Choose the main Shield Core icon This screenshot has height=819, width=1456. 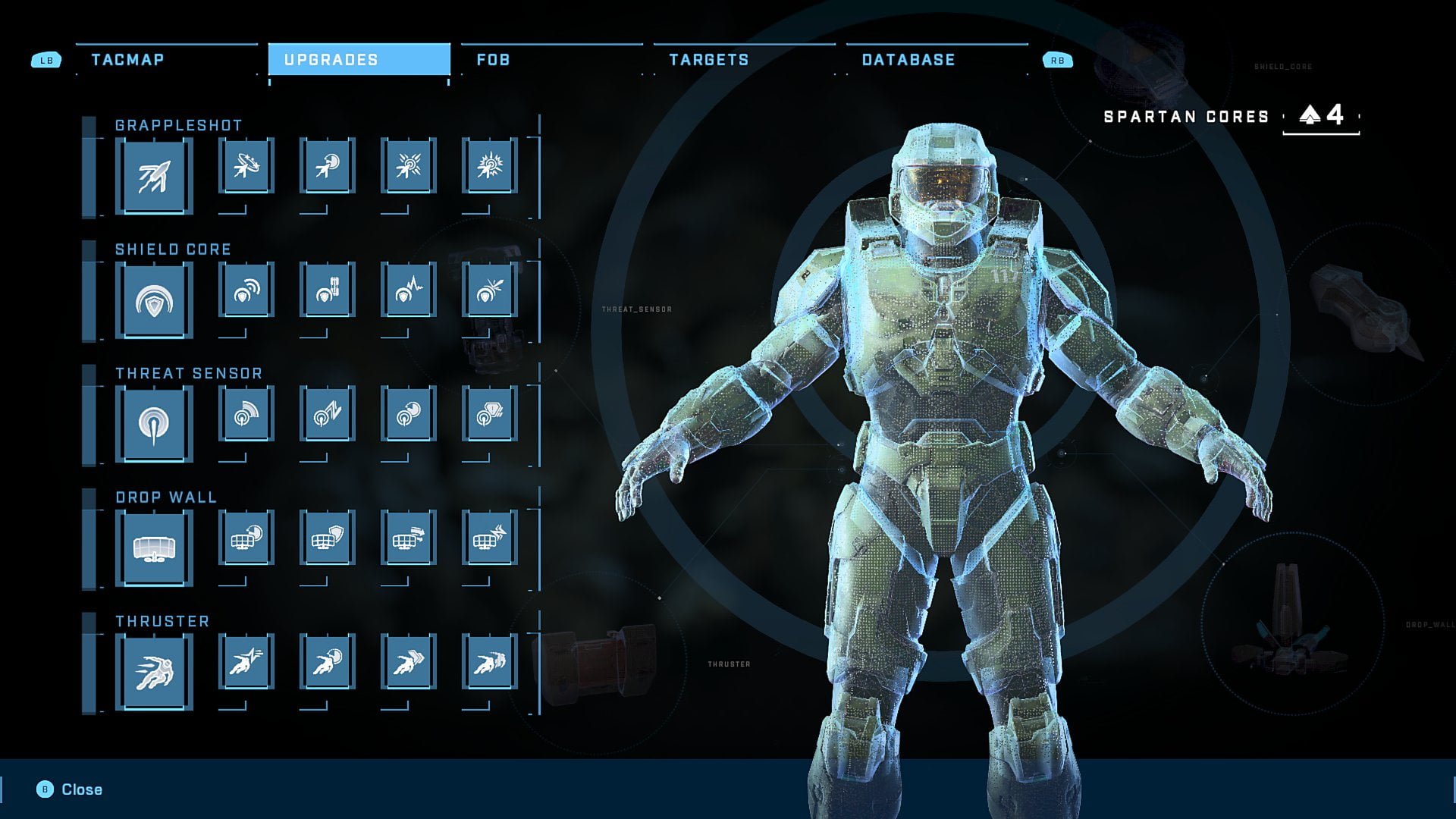[154, 300]
